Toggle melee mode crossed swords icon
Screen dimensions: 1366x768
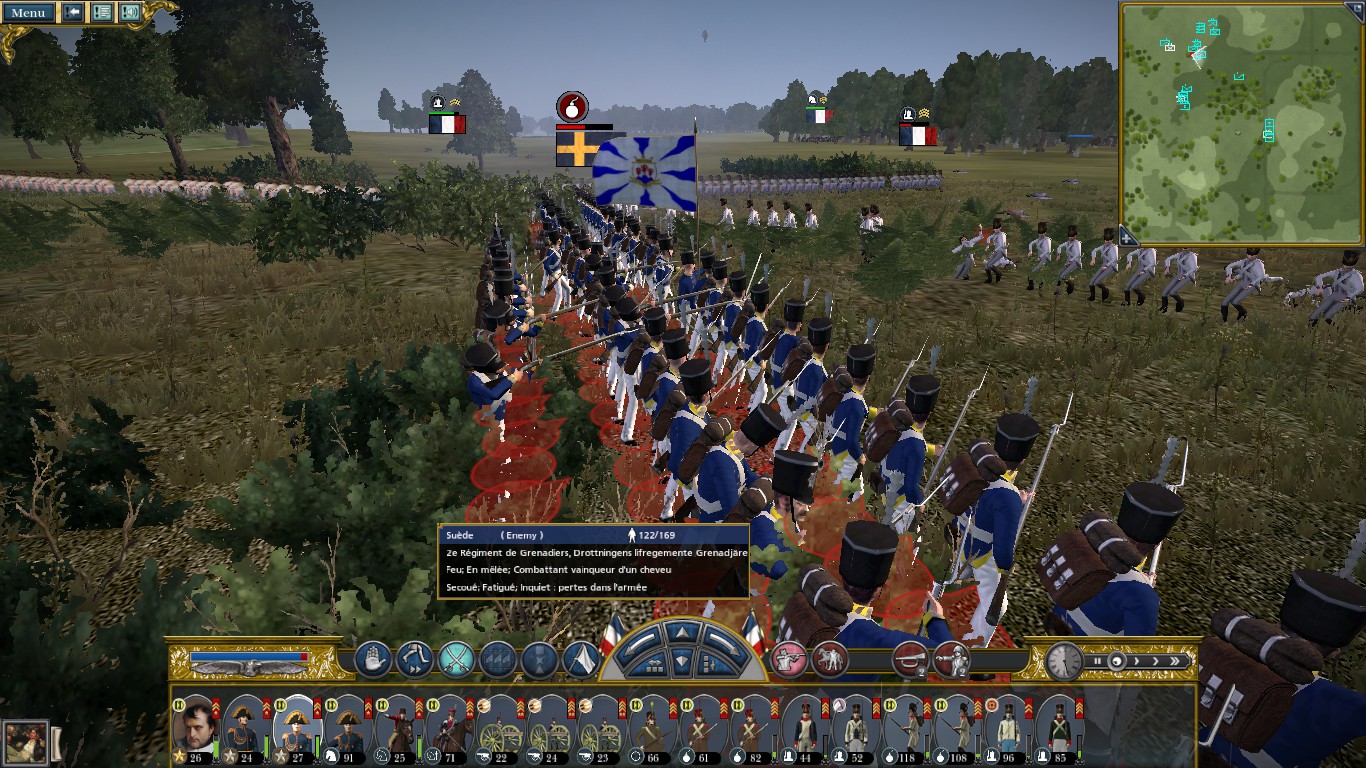[456, 659]
